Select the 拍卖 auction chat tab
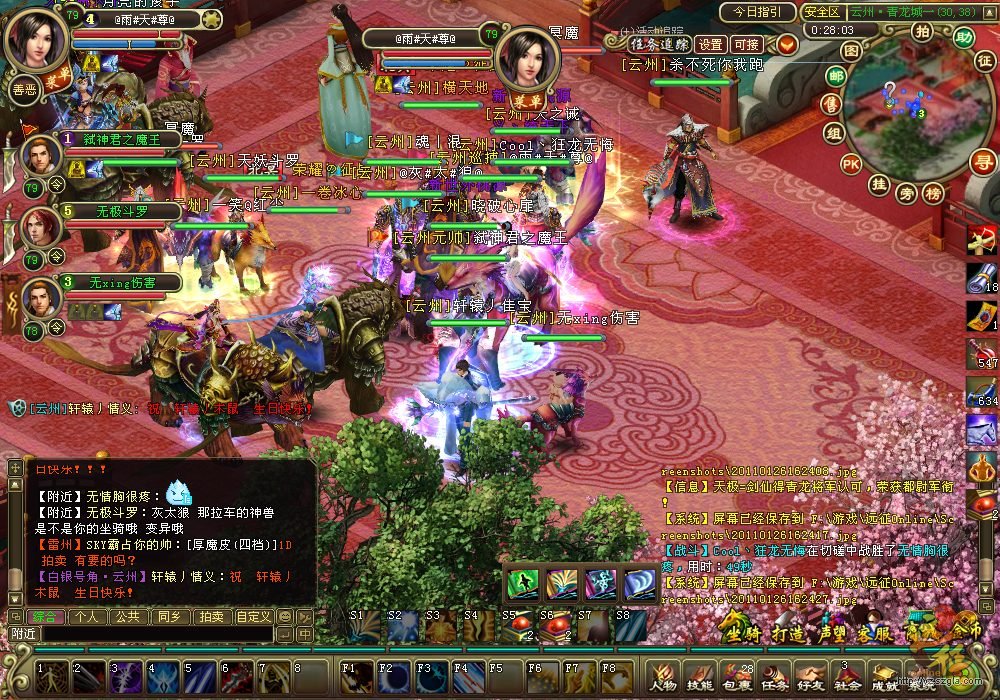Viewport: 1000px width, 700px height. 210,616
